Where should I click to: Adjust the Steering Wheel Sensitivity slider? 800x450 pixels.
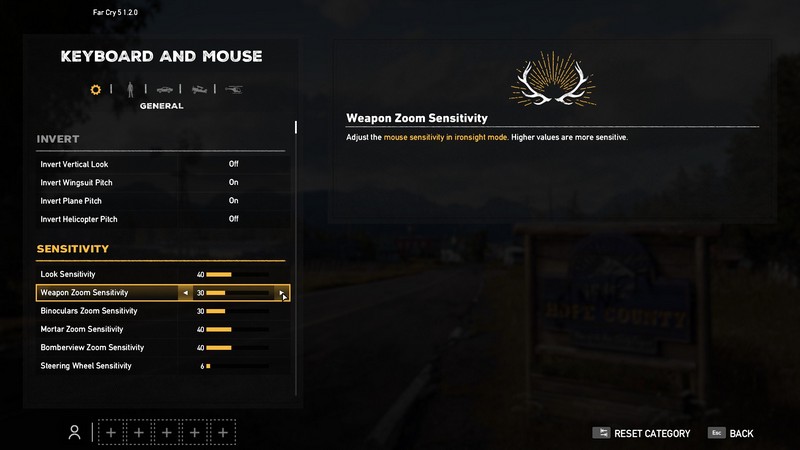pos(237,366)
